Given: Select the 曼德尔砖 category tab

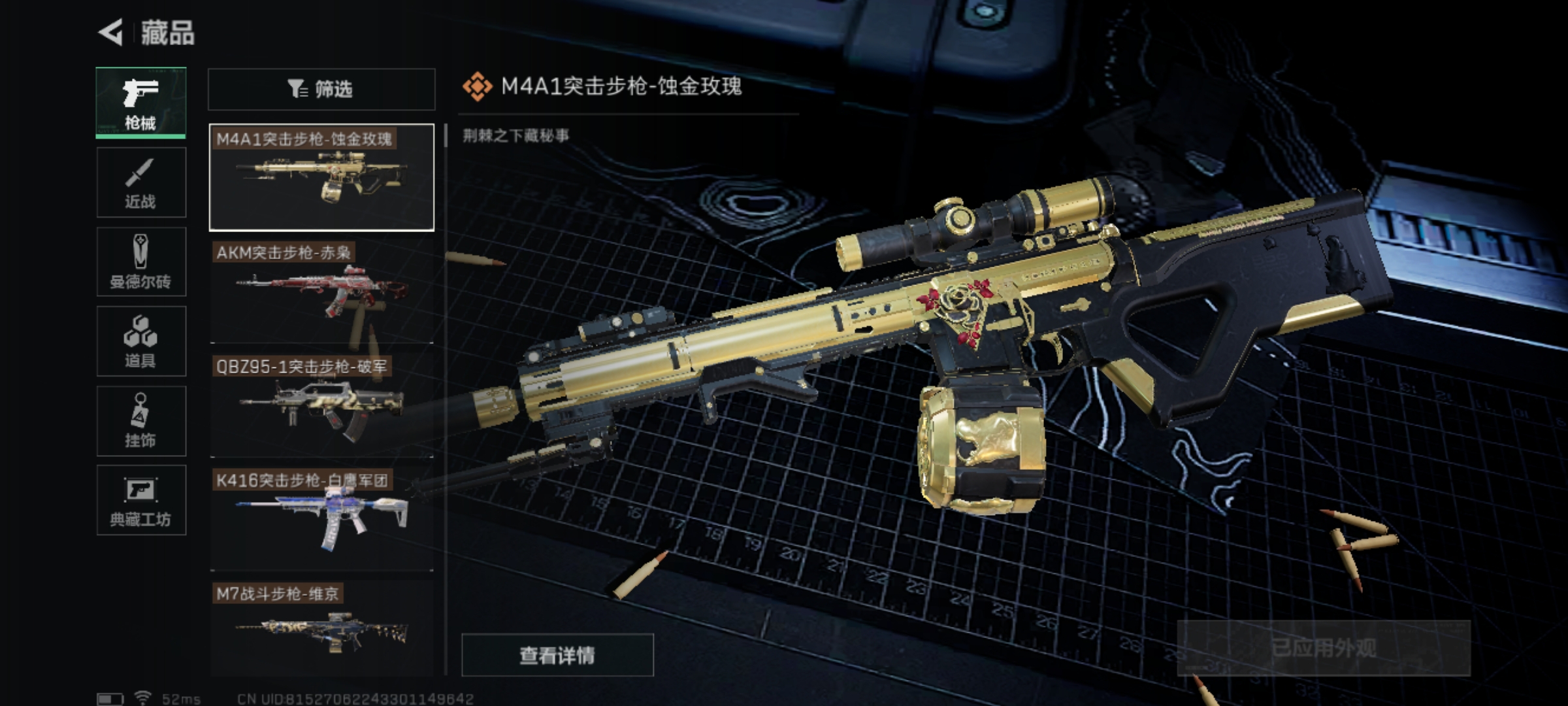Looking at the screenshot, I should click(x=141, y=262).
